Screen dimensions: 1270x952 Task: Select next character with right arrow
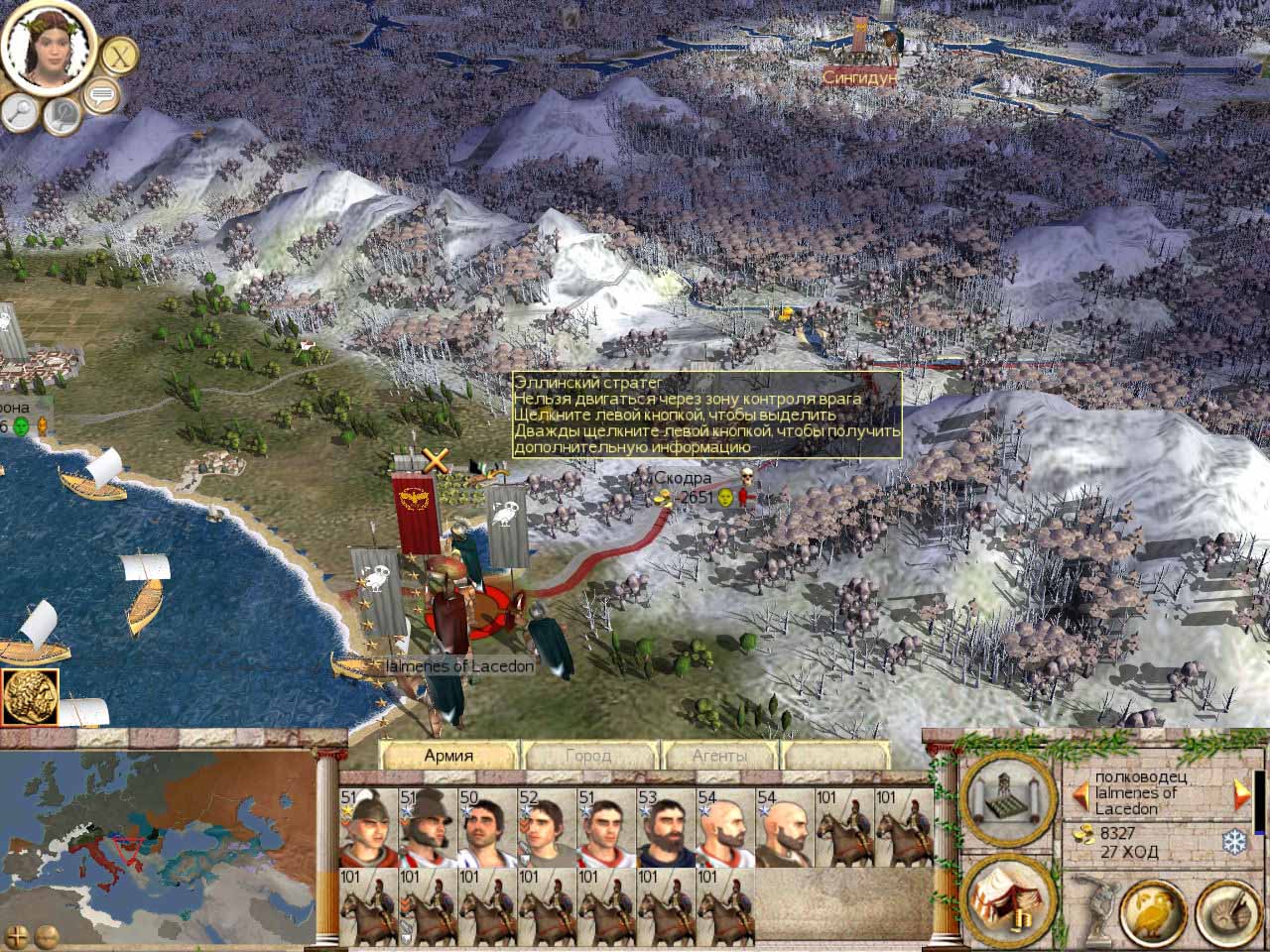(x=1240, y=793)
